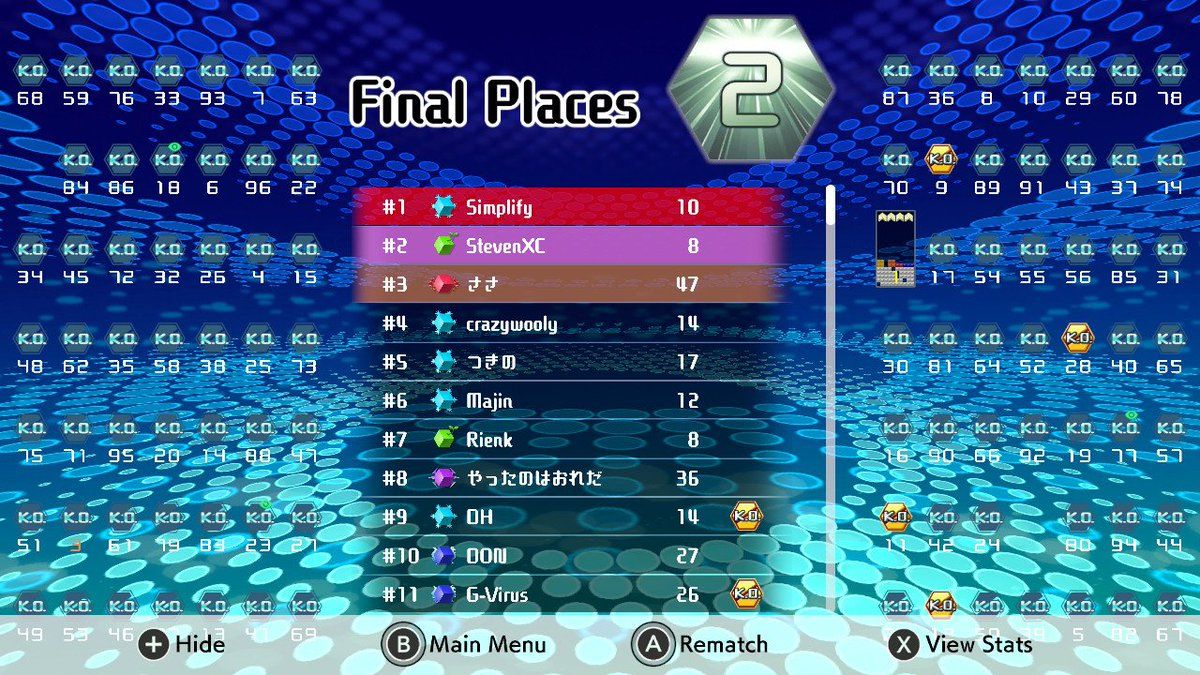Image resolution: width=1200 pixels, height=675 pixels.
Task: Choose the StevenXC leaderboard row
Action: 570,246
